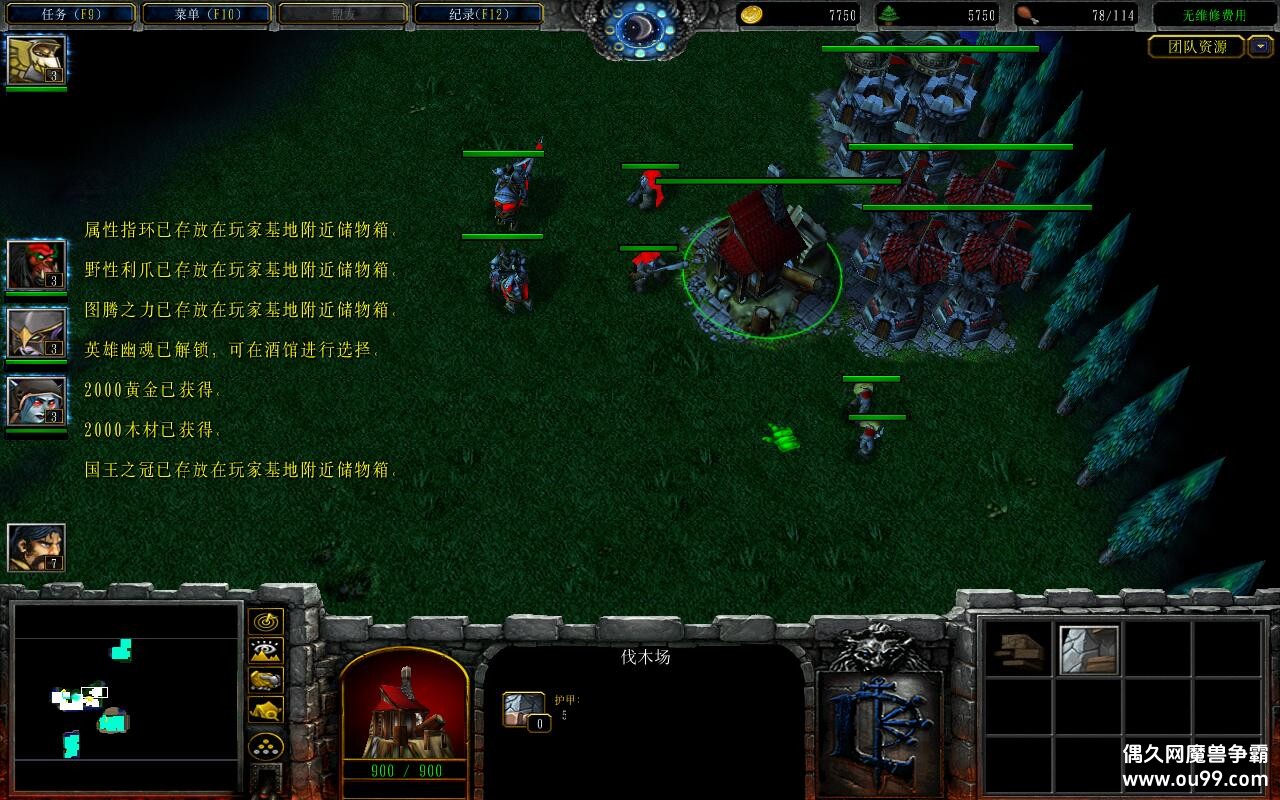Open the 纪录 (F12) log menu
This screenshot has width=1280, height=800.
point(479,14)
